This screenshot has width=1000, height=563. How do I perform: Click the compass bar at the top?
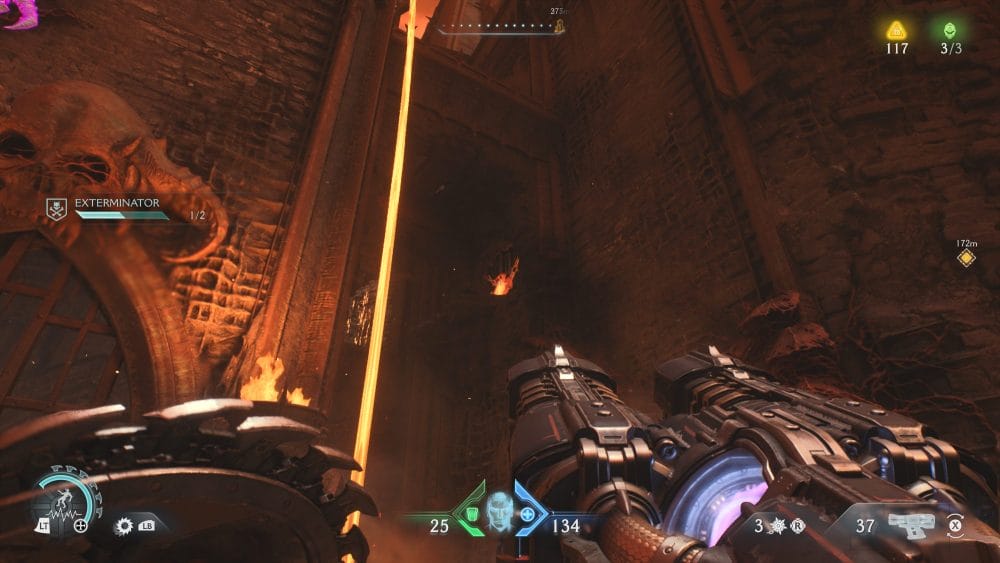(x=499, y=27)
